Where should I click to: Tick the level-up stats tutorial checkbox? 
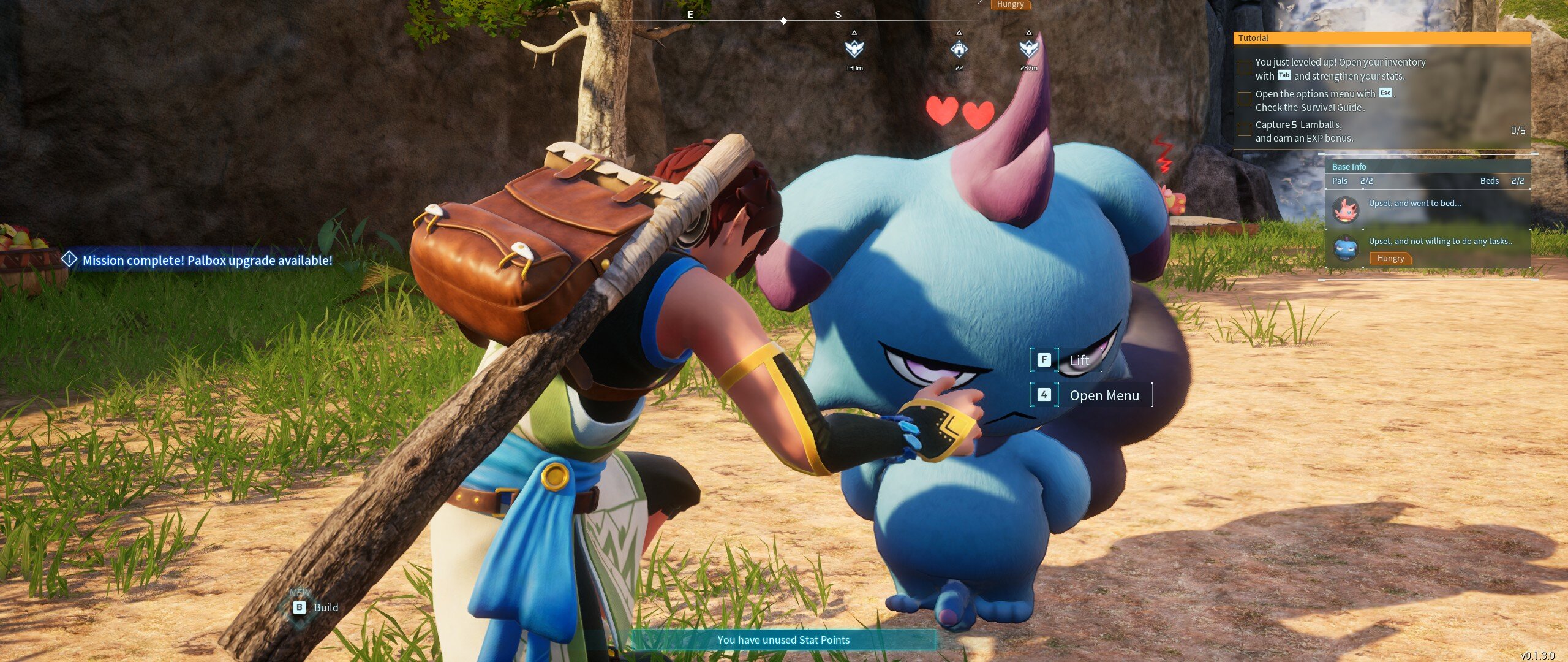tap(1244, 68)
